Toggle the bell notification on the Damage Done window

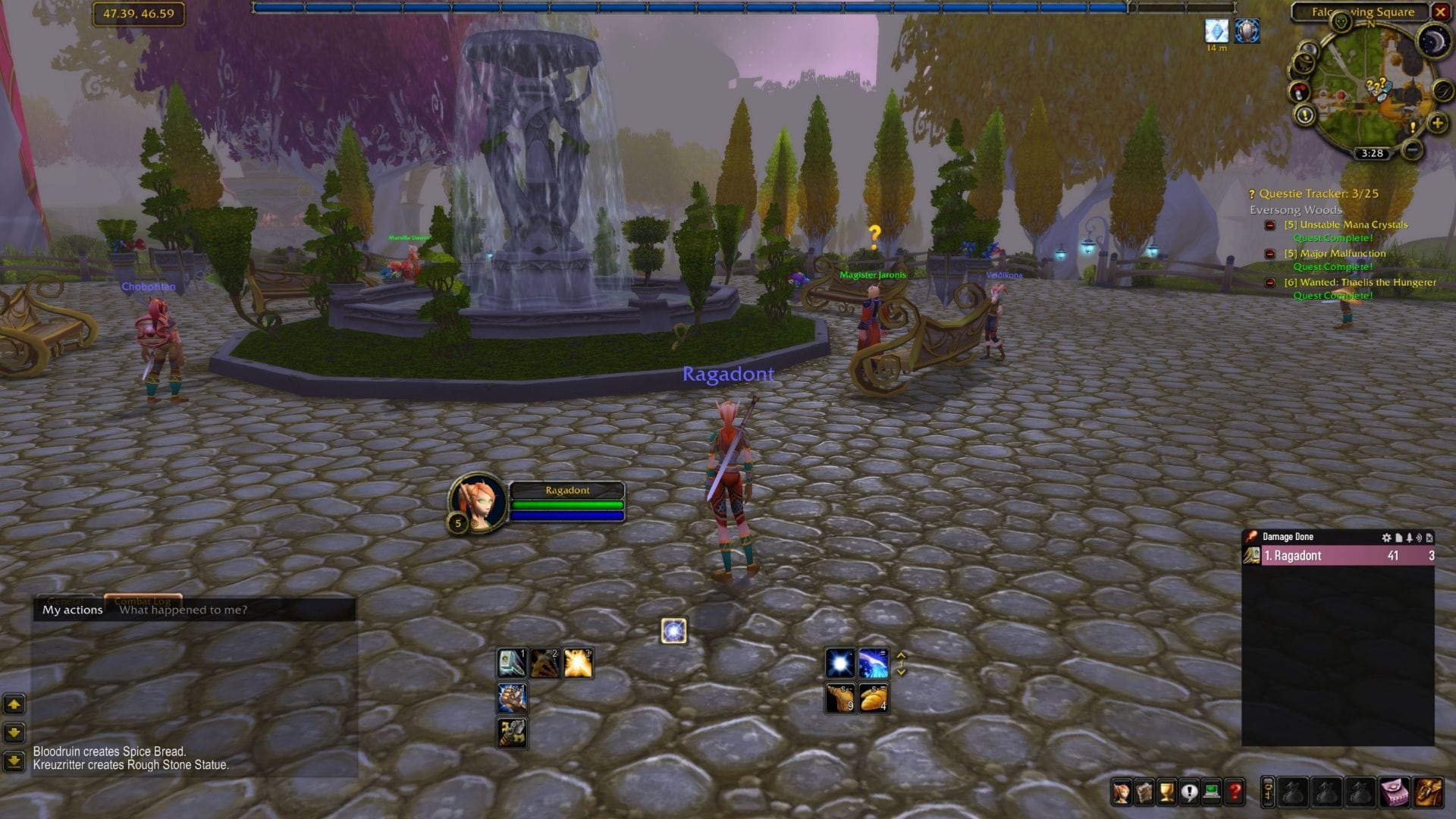1410,538
